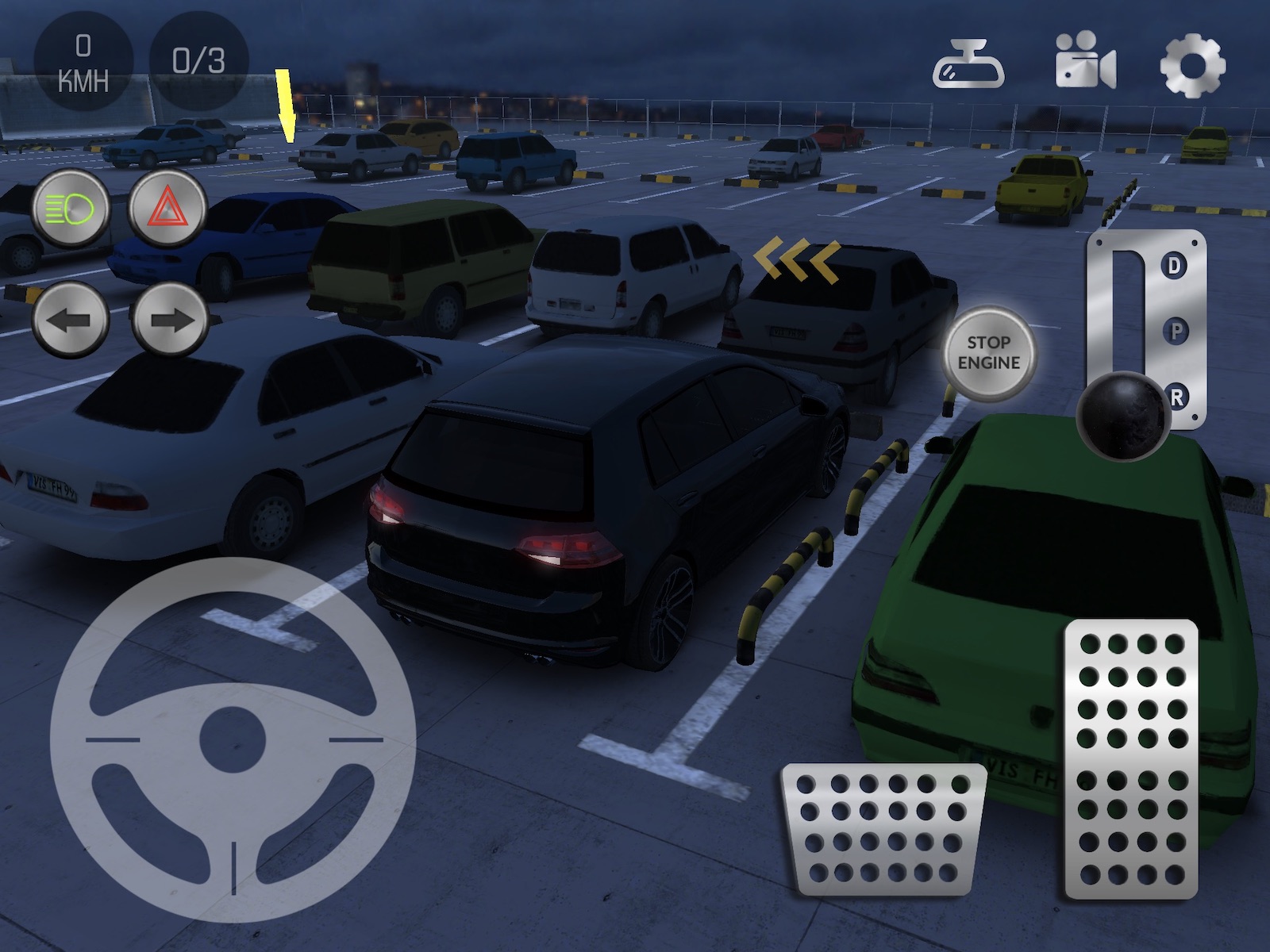Shift gear to Drive (D)
Image resolution: width=1270 pixels, height=952 pixels.
click(1174, 266)
